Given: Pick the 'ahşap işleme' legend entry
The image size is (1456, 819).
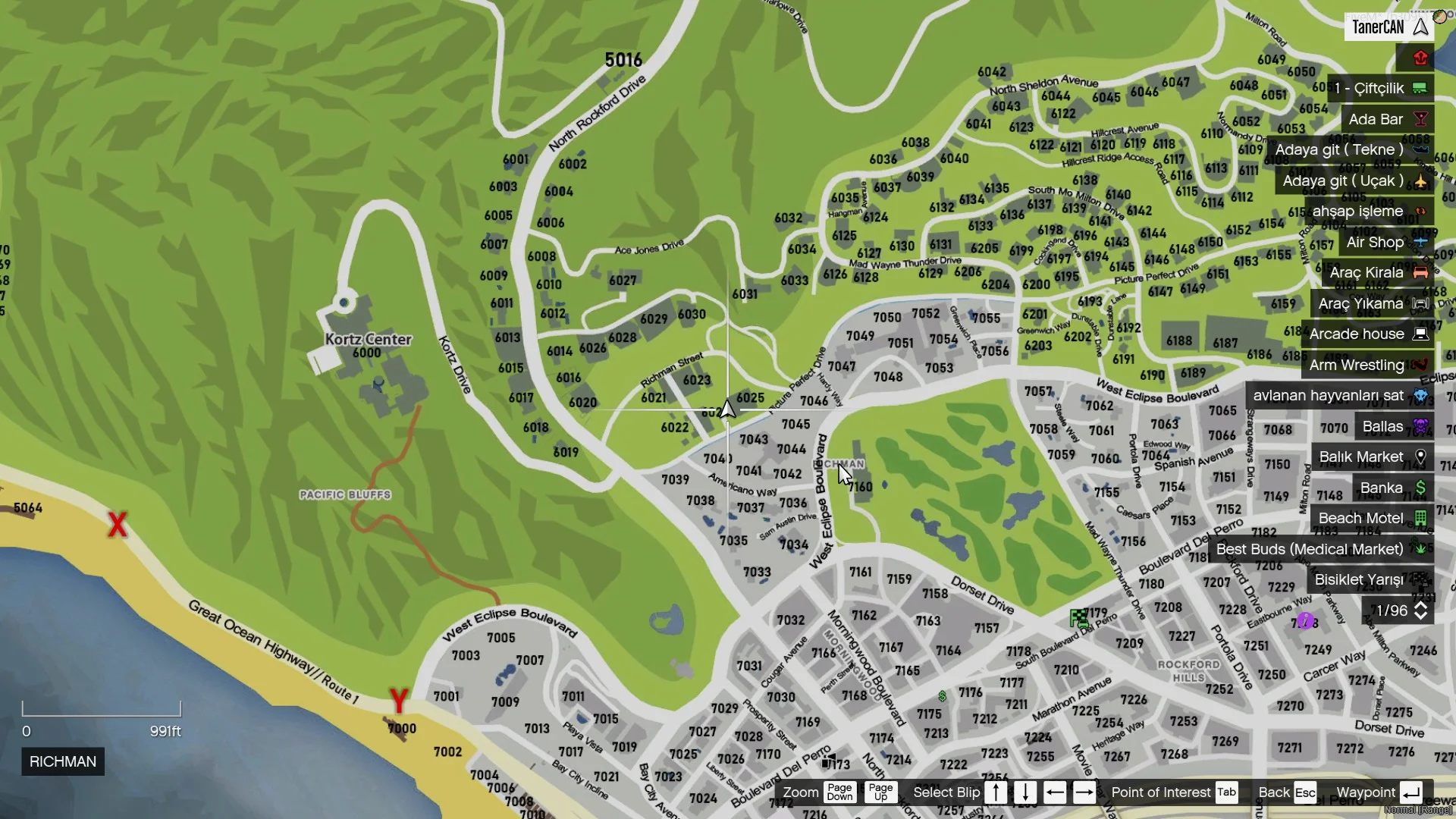Looking at the screenshot, I should pos(1368,212).
